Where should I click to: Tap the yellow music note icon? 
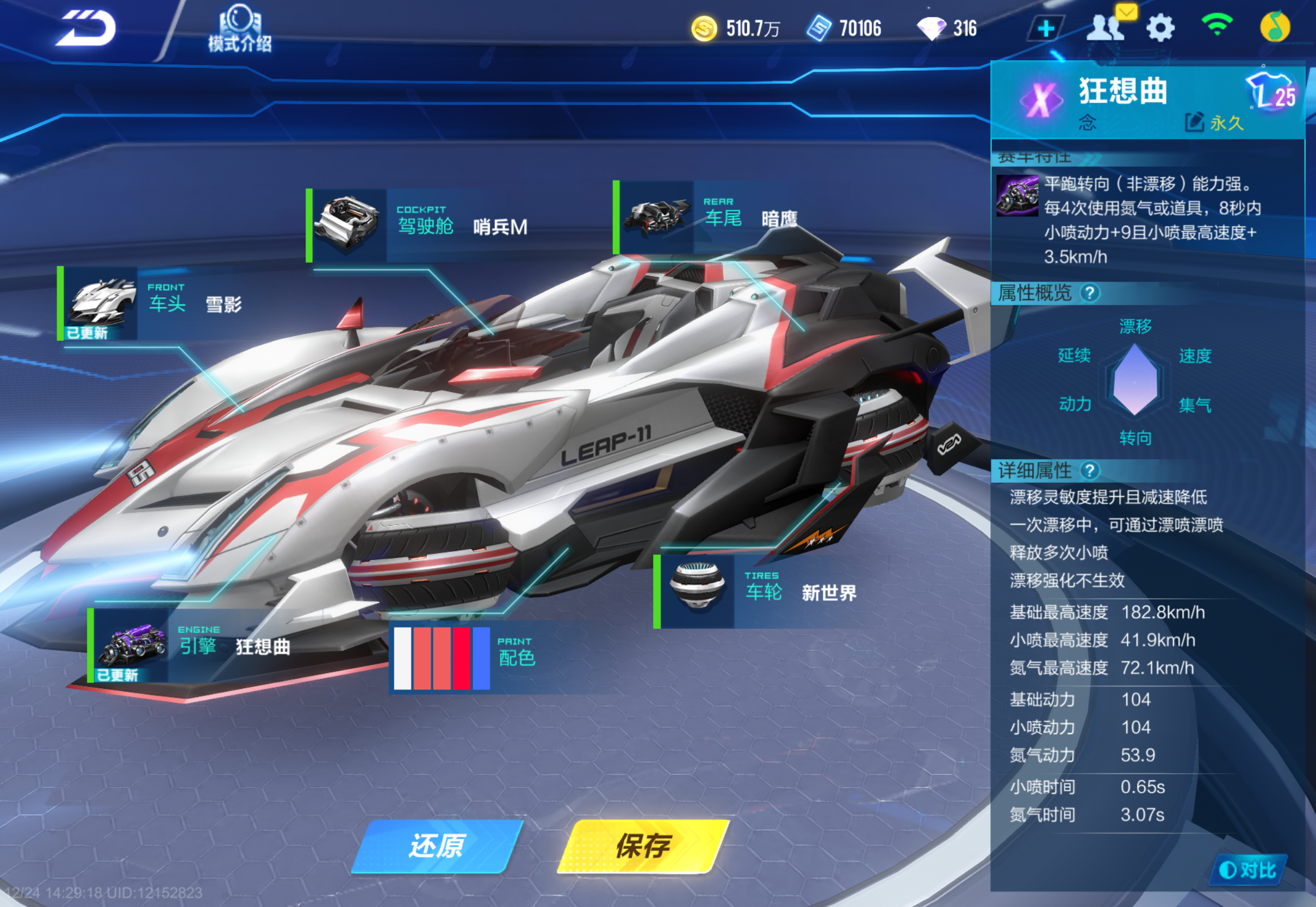click(1275, 27)
